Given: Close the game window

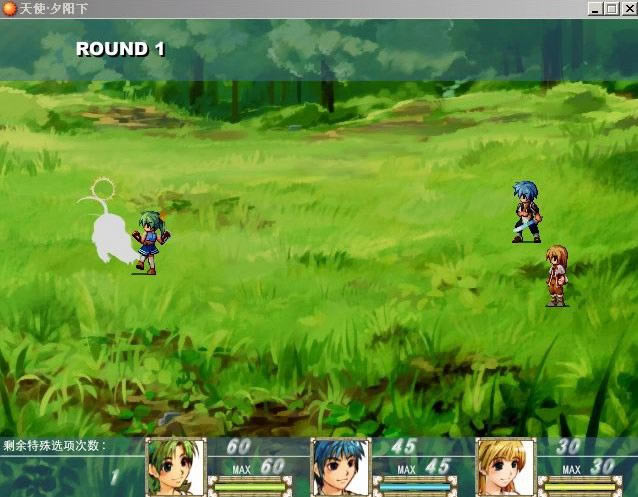Looking at the screenshot, I should [628, 8].
